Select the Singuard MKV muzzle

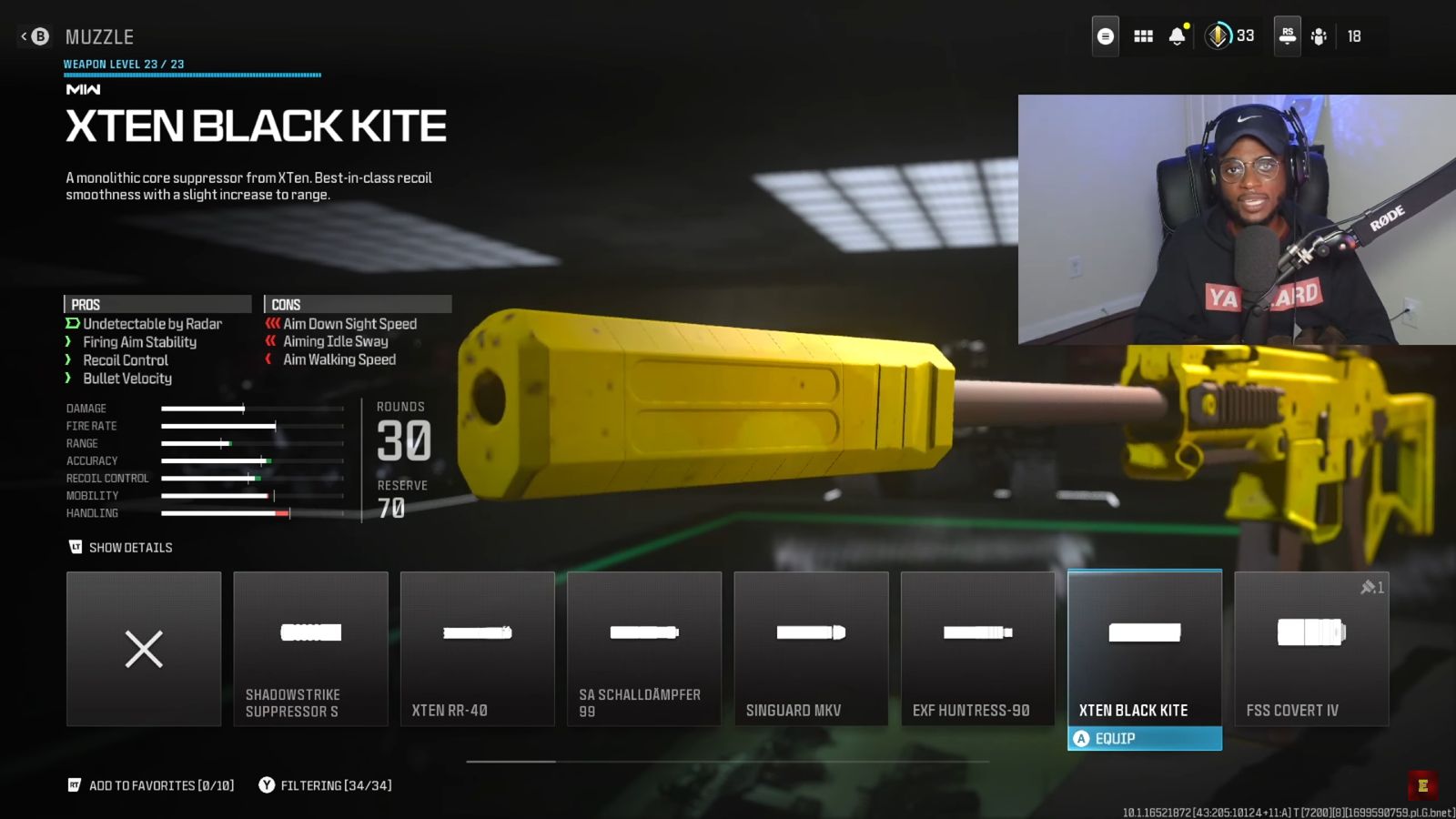(x=811, y=649)
